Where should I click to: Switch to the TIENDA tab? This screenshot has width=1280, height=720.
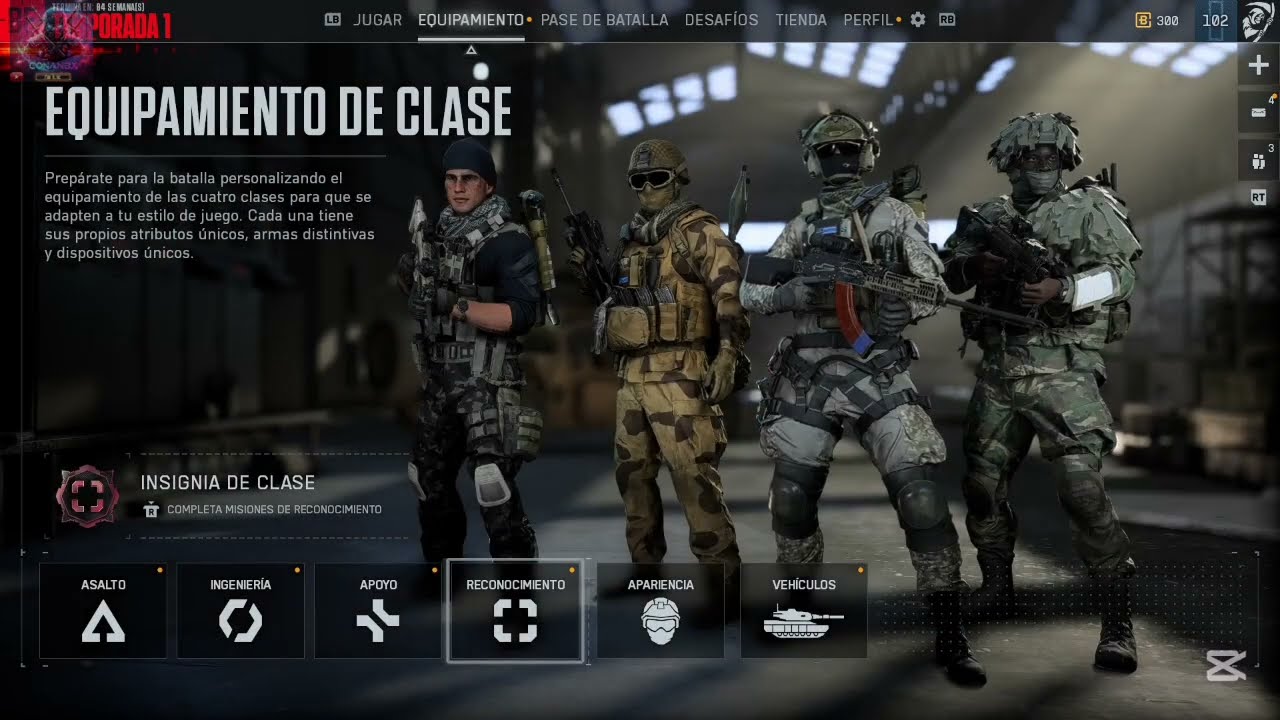[x=801, y=20]
